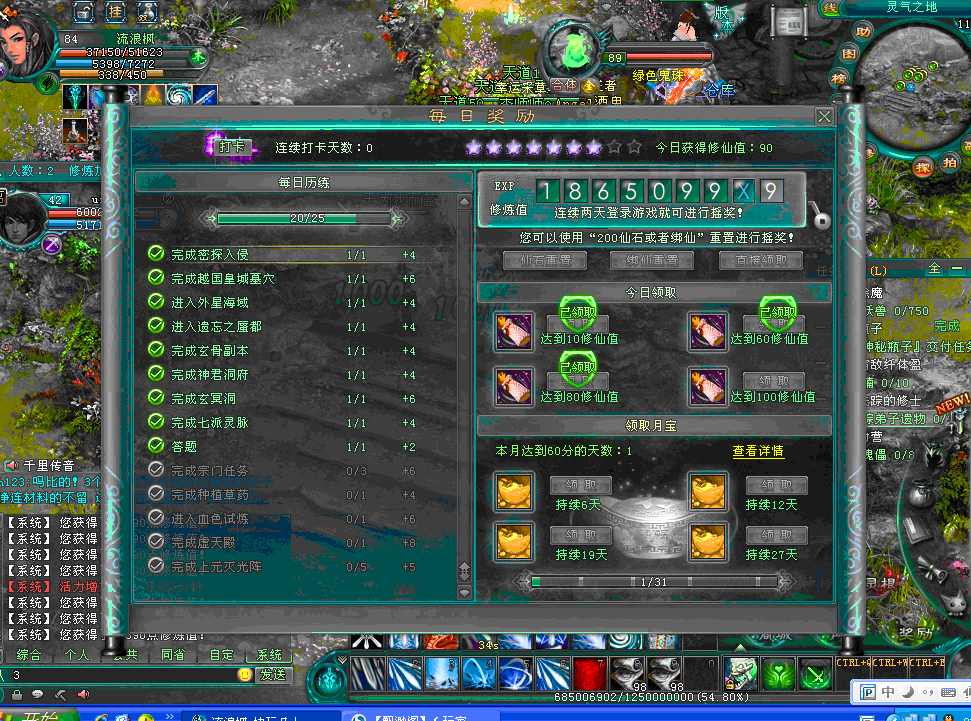971x721 pixels.
Task: Send the chat message with 发送
Action: 273,674
